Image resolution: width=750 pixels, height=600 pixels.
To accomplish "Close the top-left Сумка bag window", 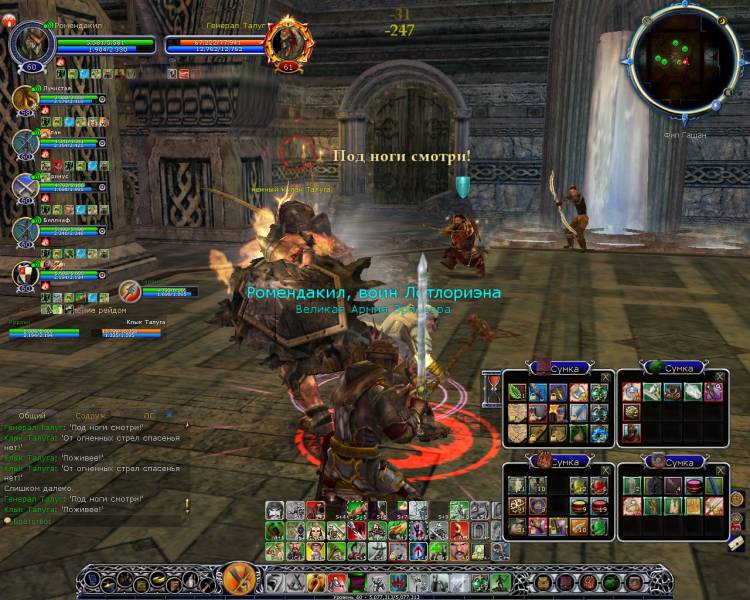I will click(x=606, y=376).
